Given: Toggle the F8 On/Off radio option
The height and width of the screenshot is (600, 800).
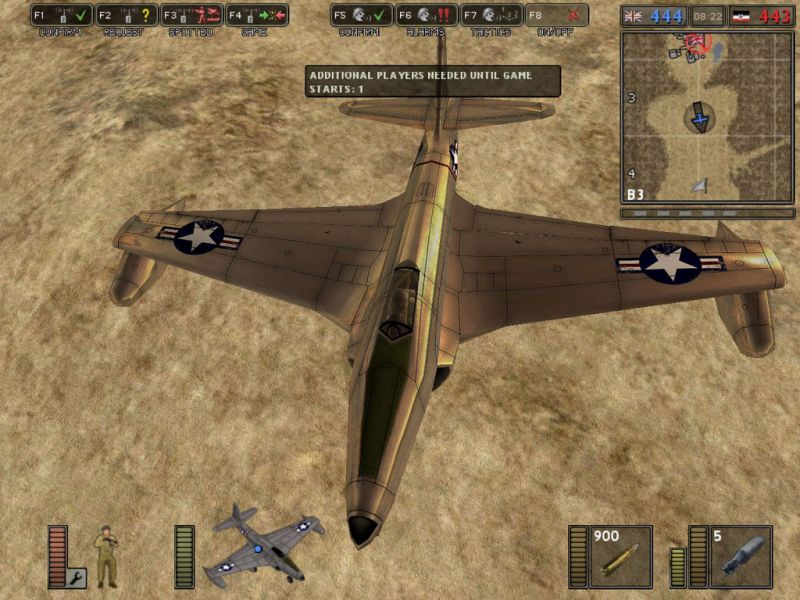Looking at the screenshot, I should click(557, 15).
